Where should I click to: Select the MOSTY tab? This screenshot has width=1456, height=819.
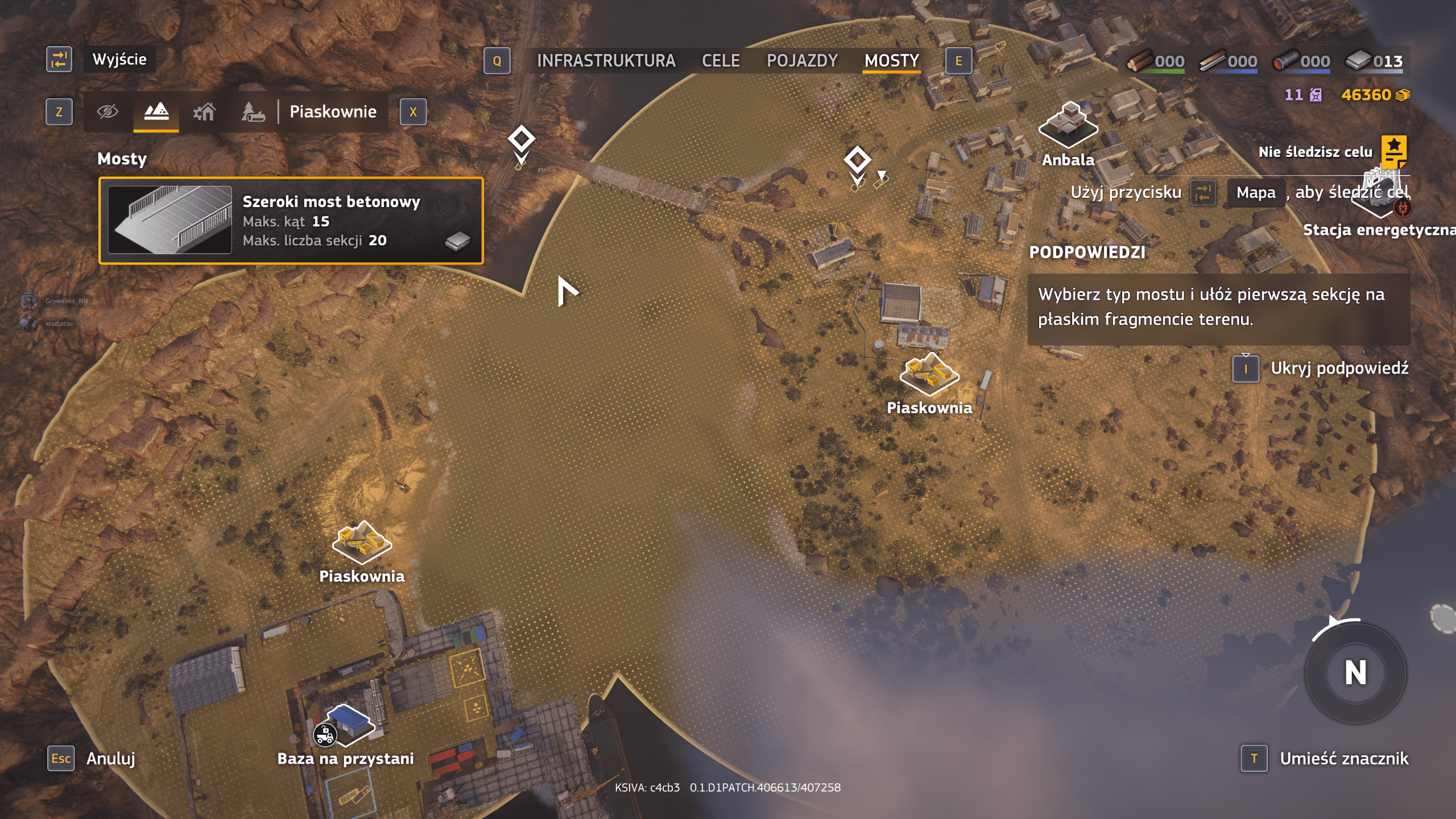pos(891,61)
